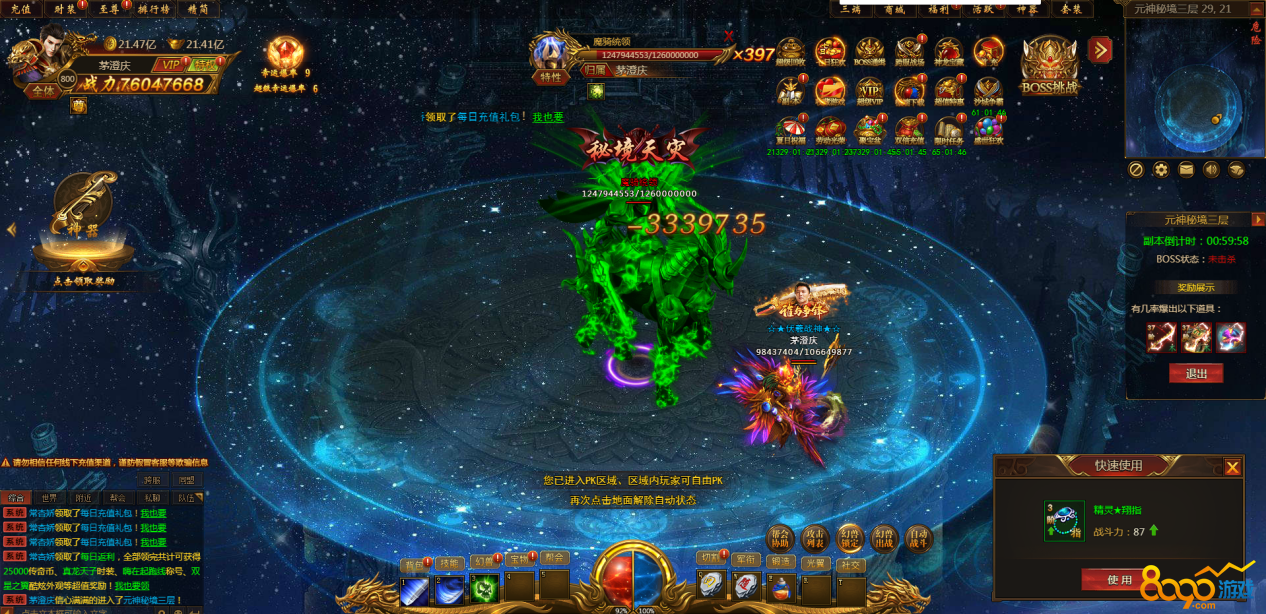Click the red VIP badge
Image resolution: width=1266 pixels, height=614 pixels.
[171, 64]
